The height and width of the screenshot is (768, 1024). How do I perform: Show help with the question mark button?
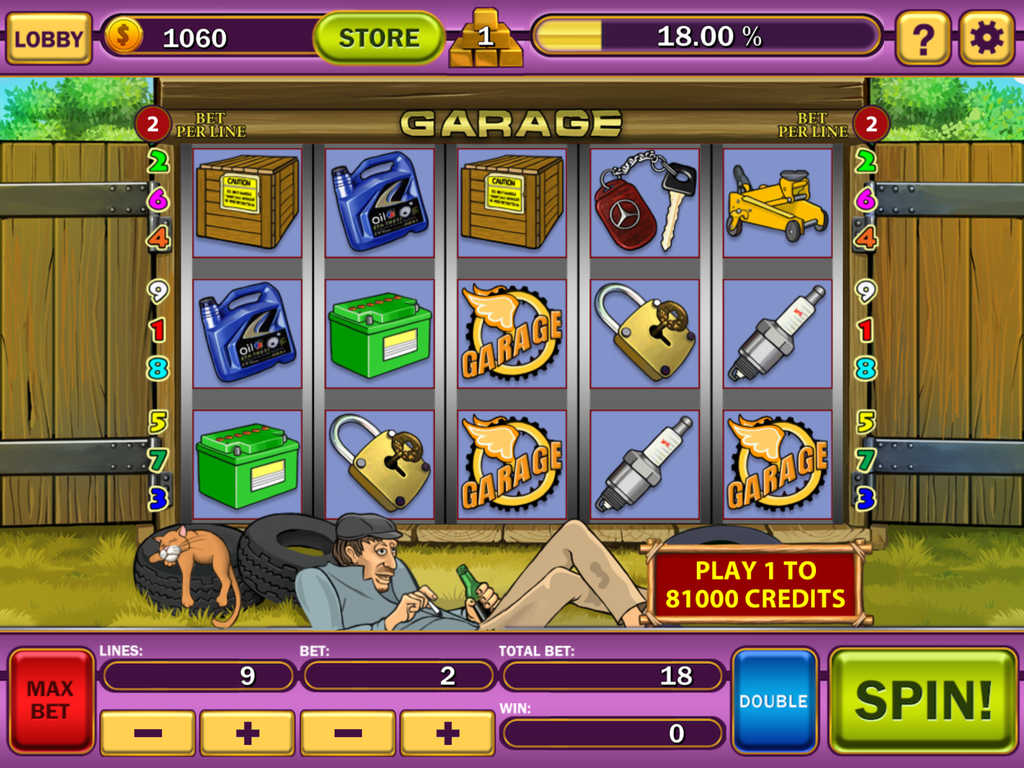[x=922, y=38]
